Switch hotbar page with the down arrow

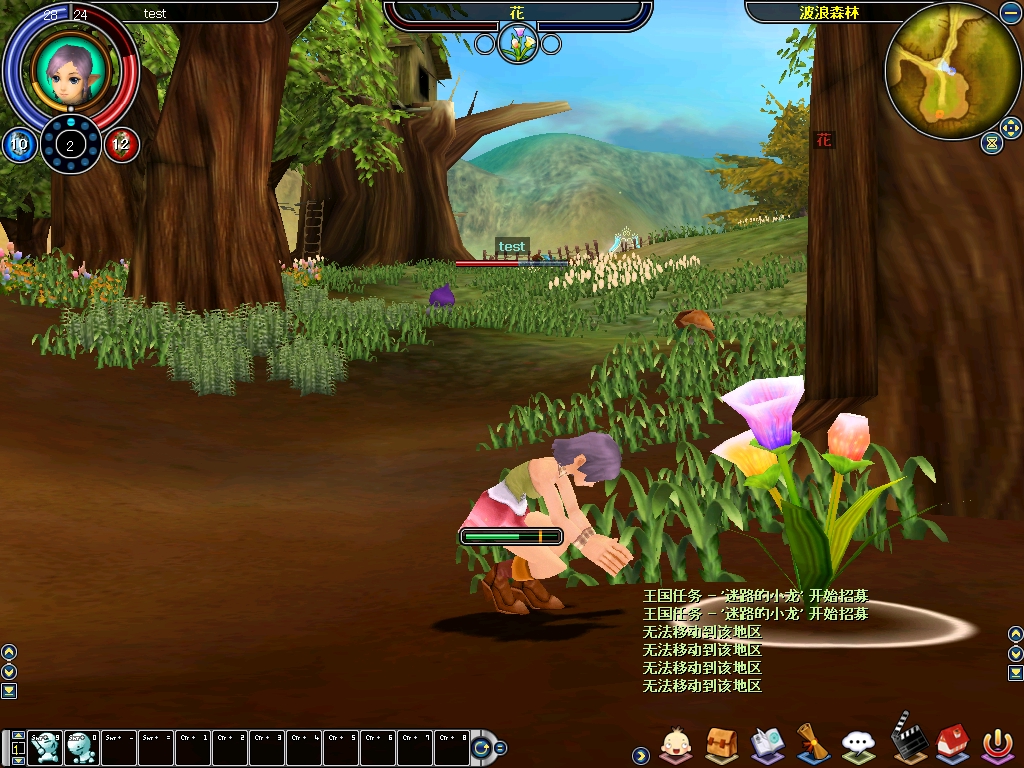[18, 760]
